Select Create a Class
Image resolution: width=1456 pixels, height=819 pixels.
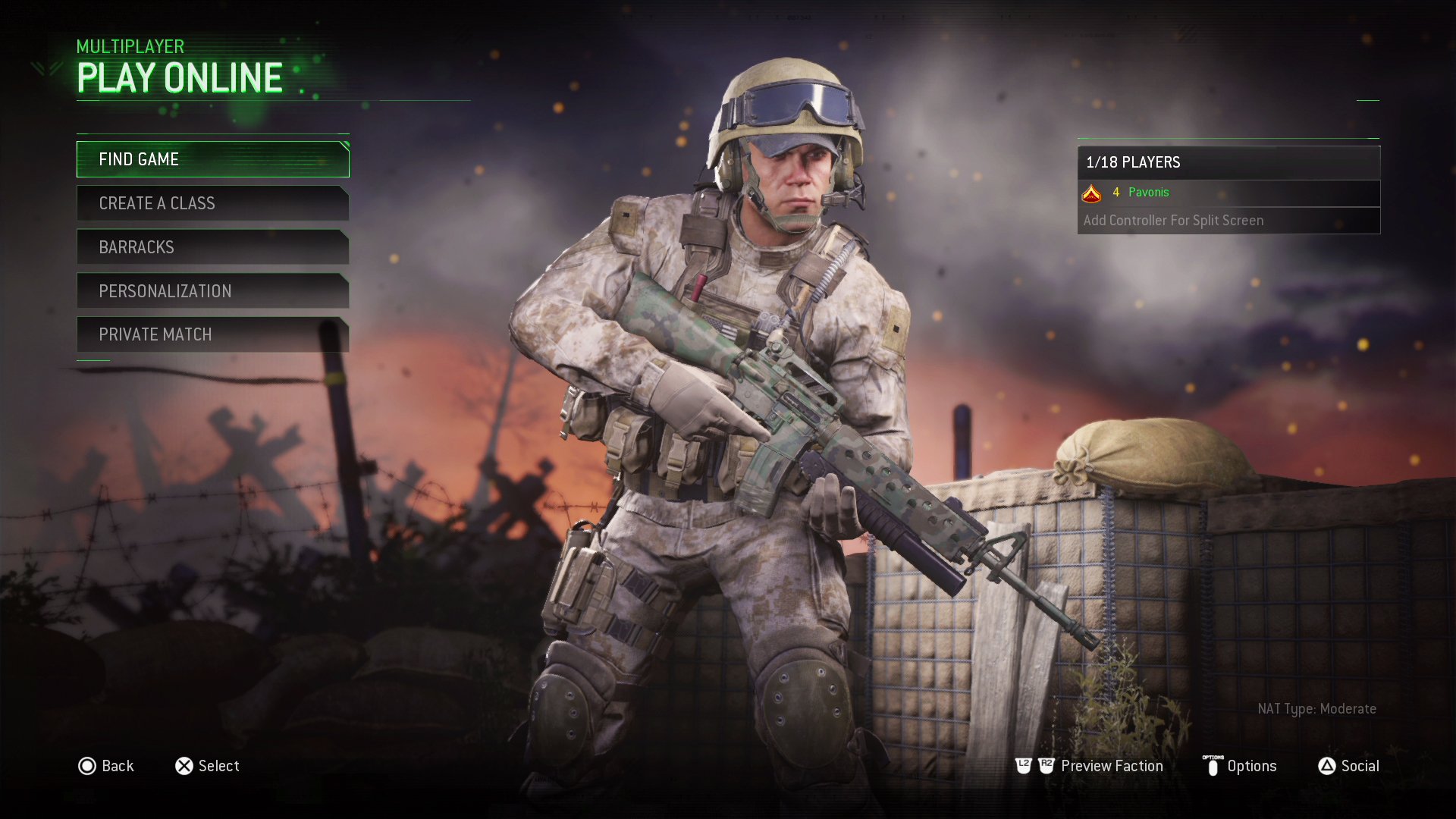click(x=212, y=202)
